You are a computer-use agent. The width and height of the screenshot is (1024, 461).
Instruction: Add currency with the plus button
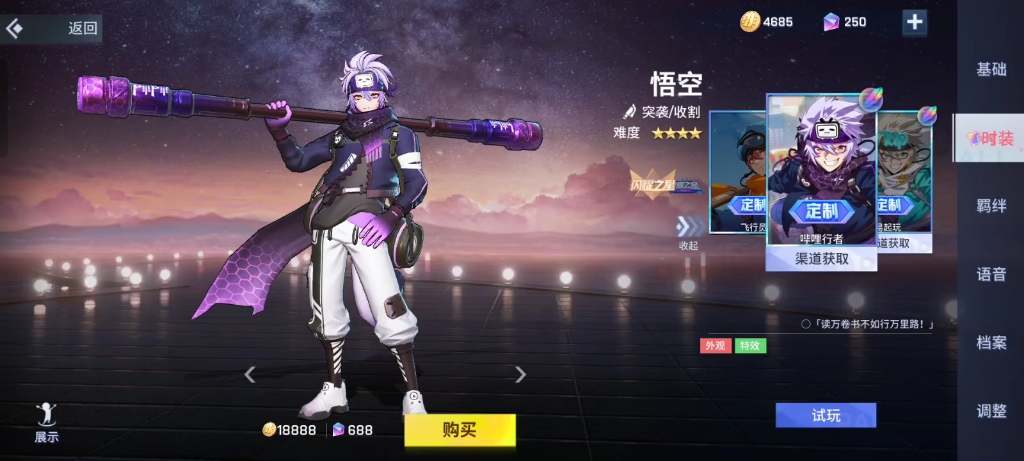pyautogui.click(x=914, y=22)
